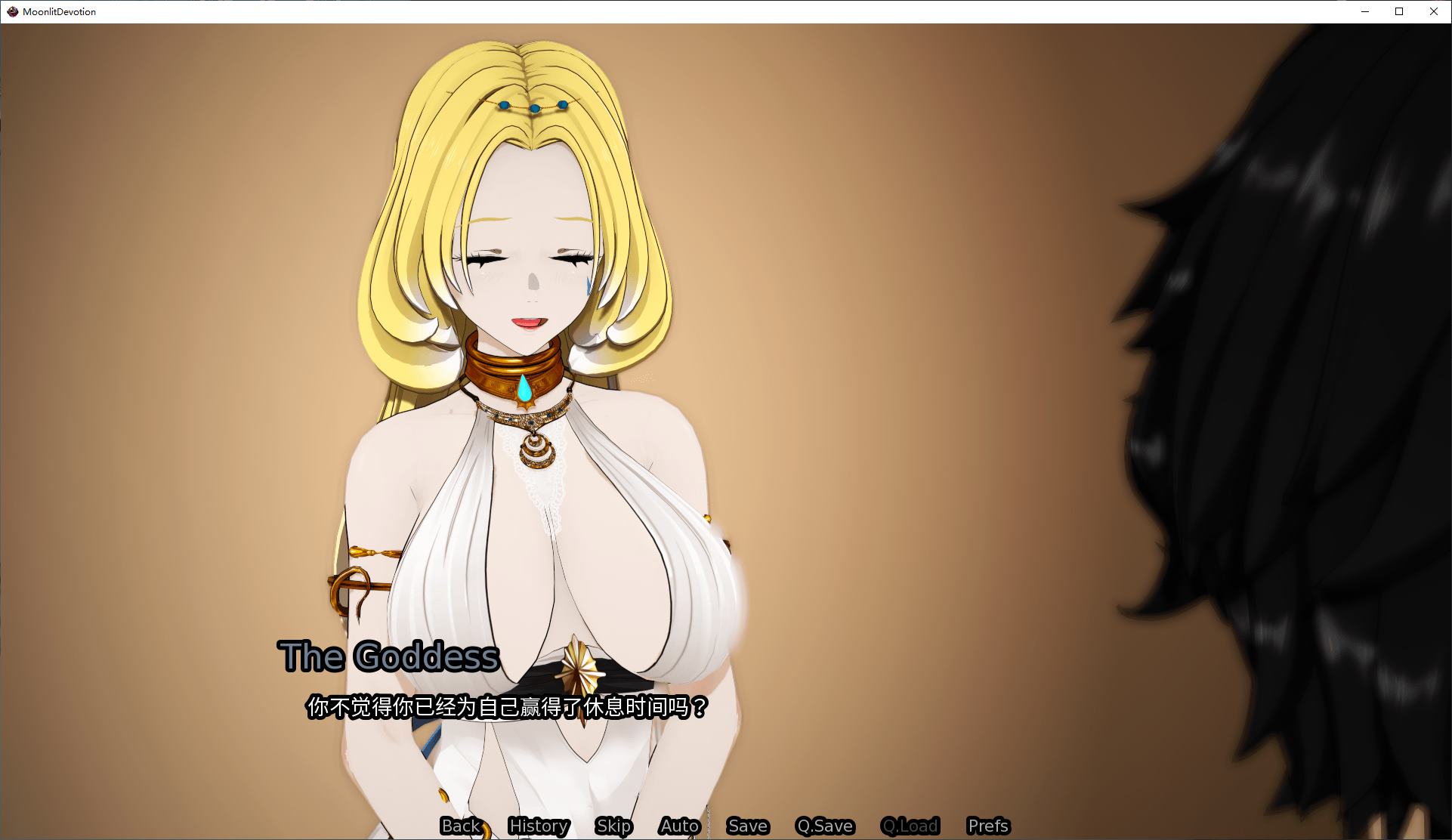
Task: Load the latest quick save via Q.Load
Action: coord(910,826)
